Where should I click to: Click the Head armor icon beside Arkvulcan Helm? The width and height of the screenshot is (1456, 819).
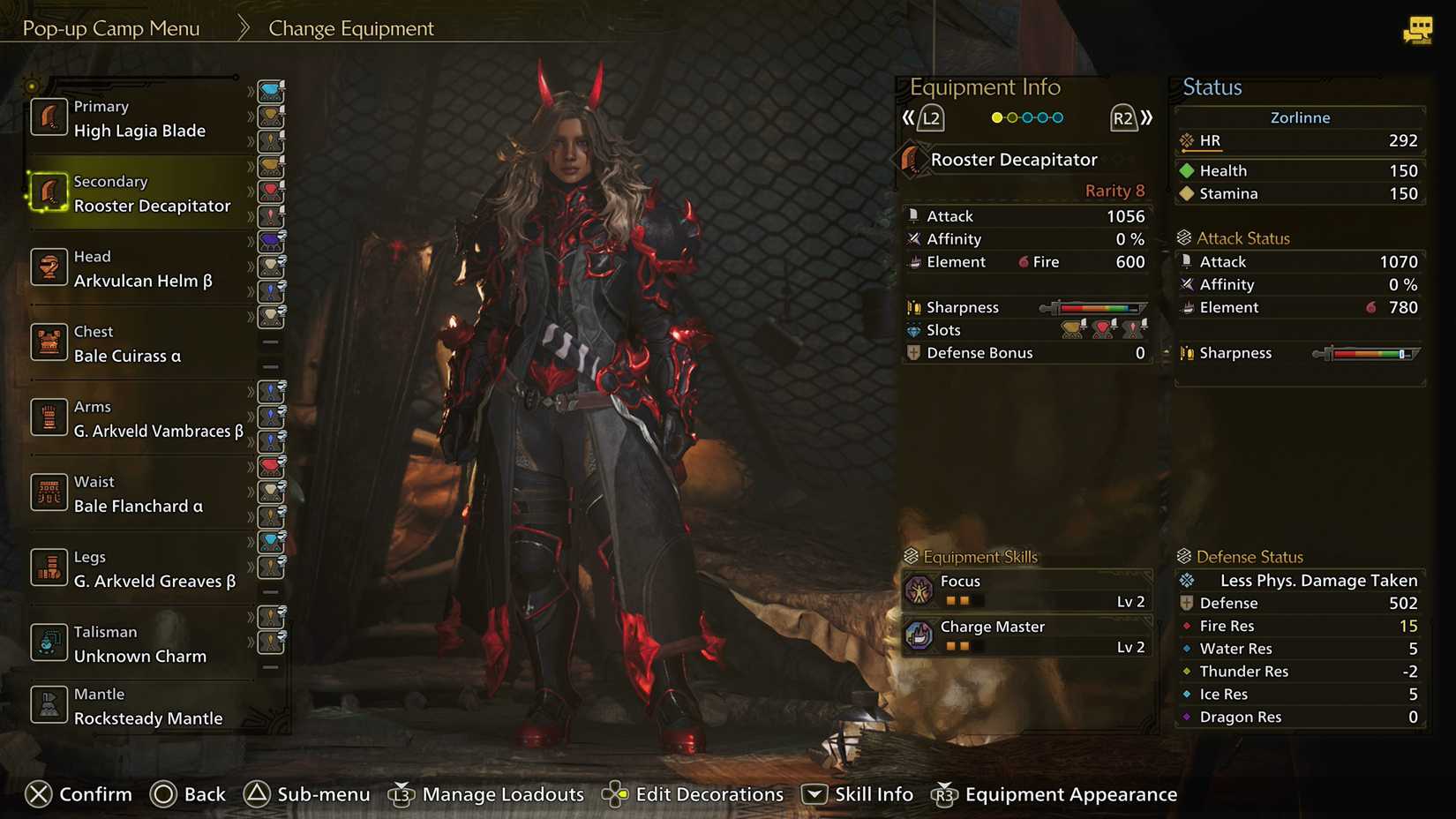pyautogui.click(x=49, y=267)
